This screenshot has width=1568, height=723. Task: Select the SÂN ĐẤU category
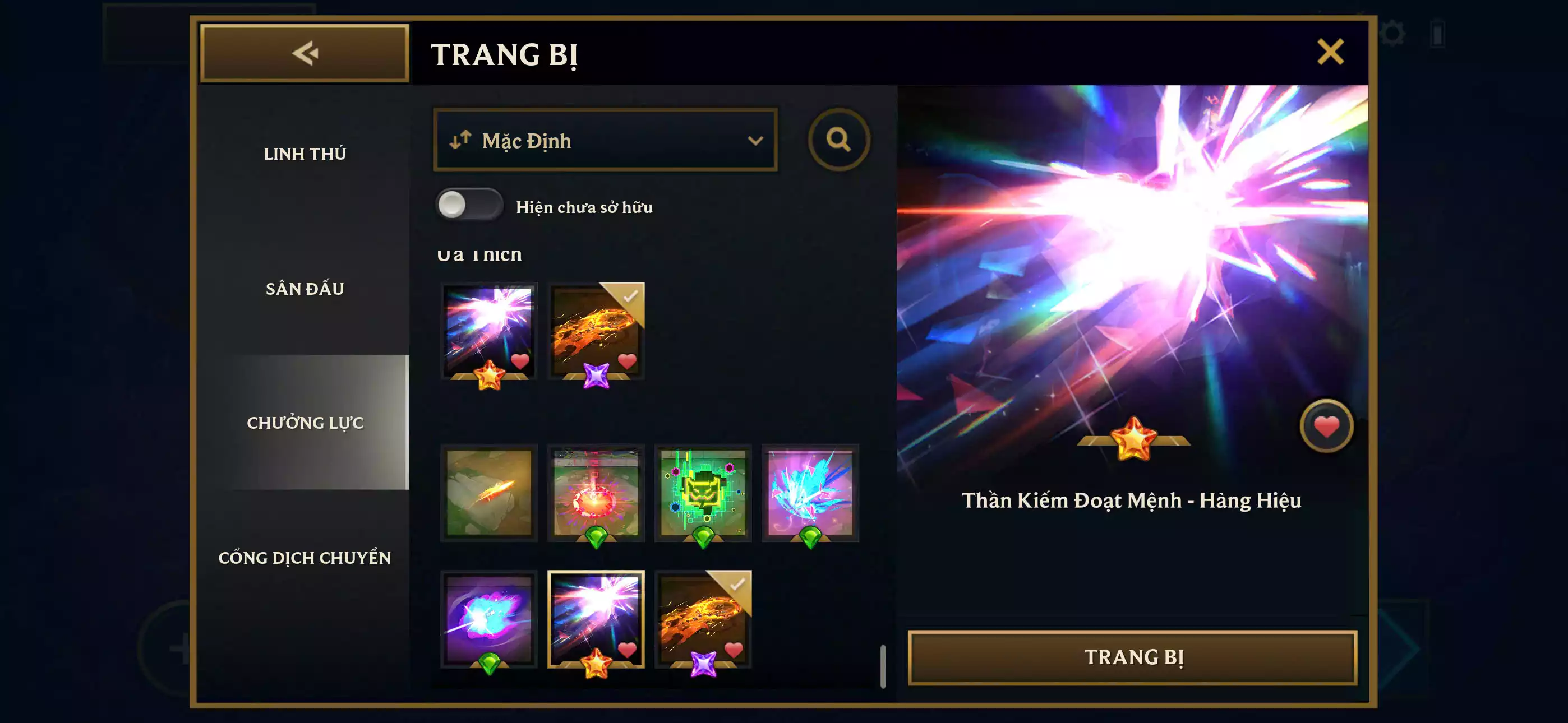[x=305, y=289]
